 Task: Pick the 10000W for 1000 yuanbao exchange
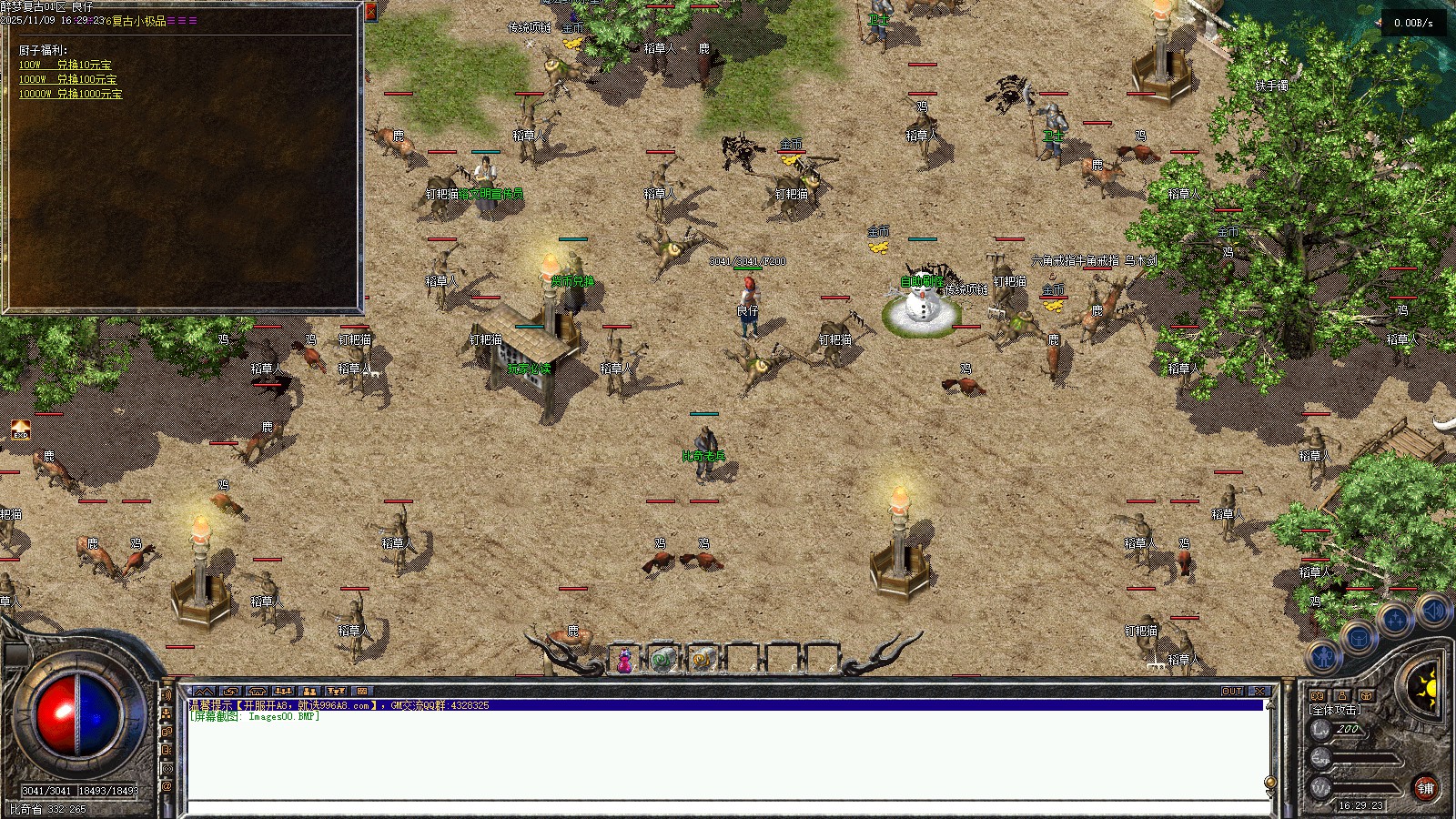click(71, 94)
